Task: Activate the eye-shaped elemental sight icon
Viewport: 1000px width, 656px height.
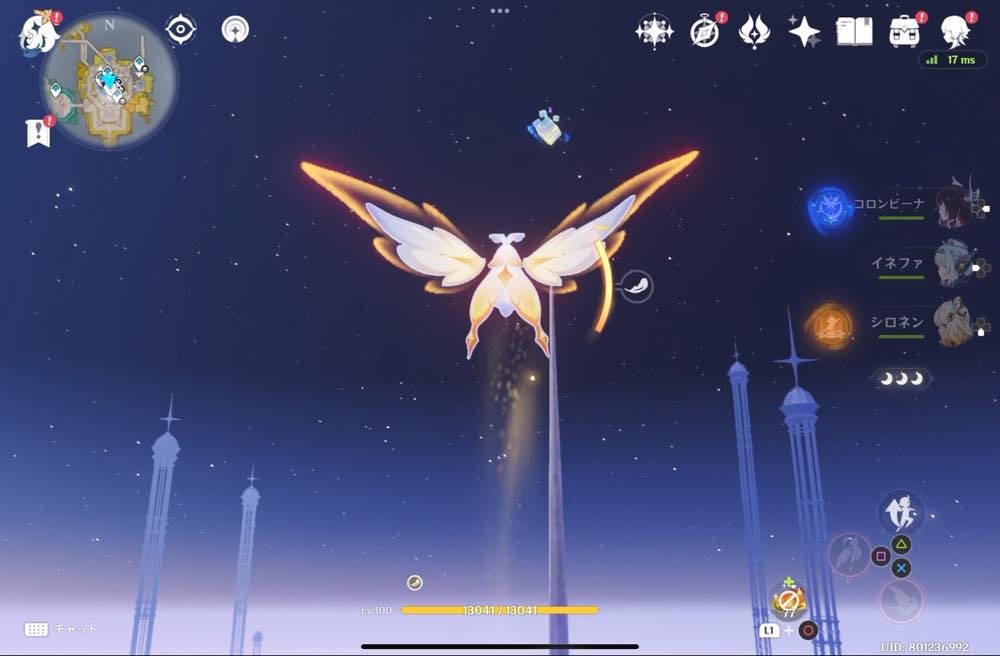Action: click(180, 29)
